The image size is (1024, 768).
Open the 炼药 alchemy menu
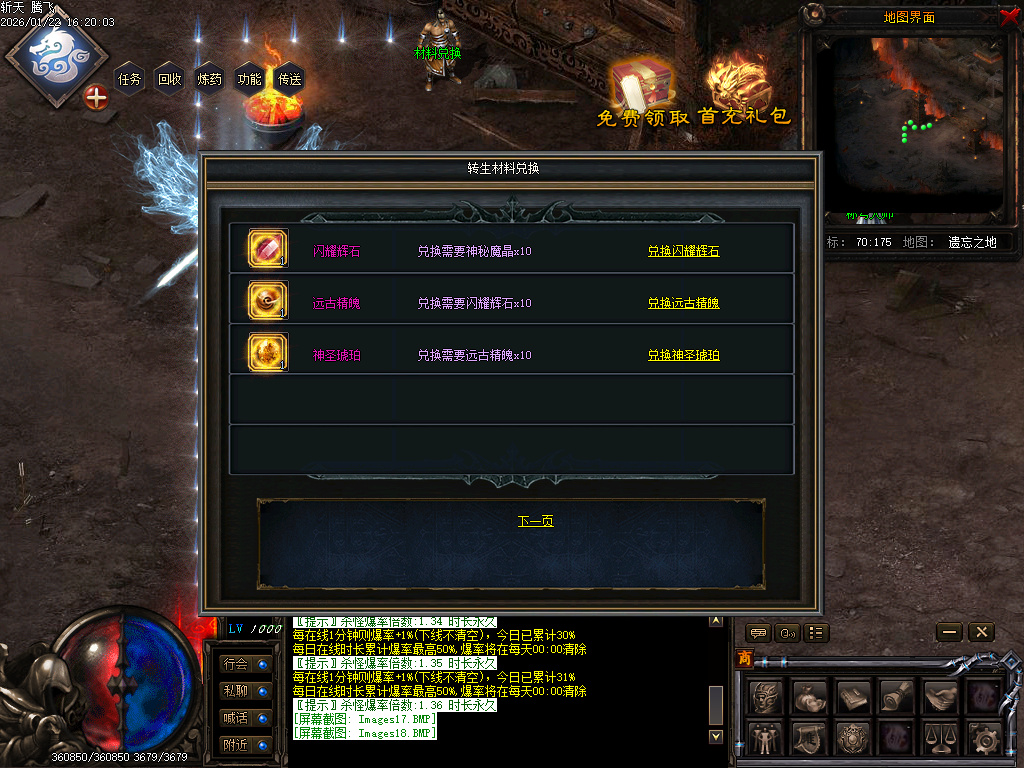pyautogui.click(x=210, y=79)
